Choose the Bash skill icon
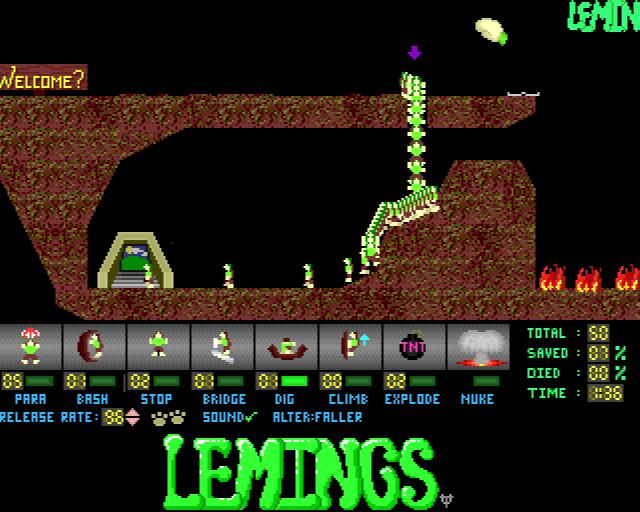Image resolution: width=640 pixels, height=512 pixels. pyautogui.click(x=94, y=347)
